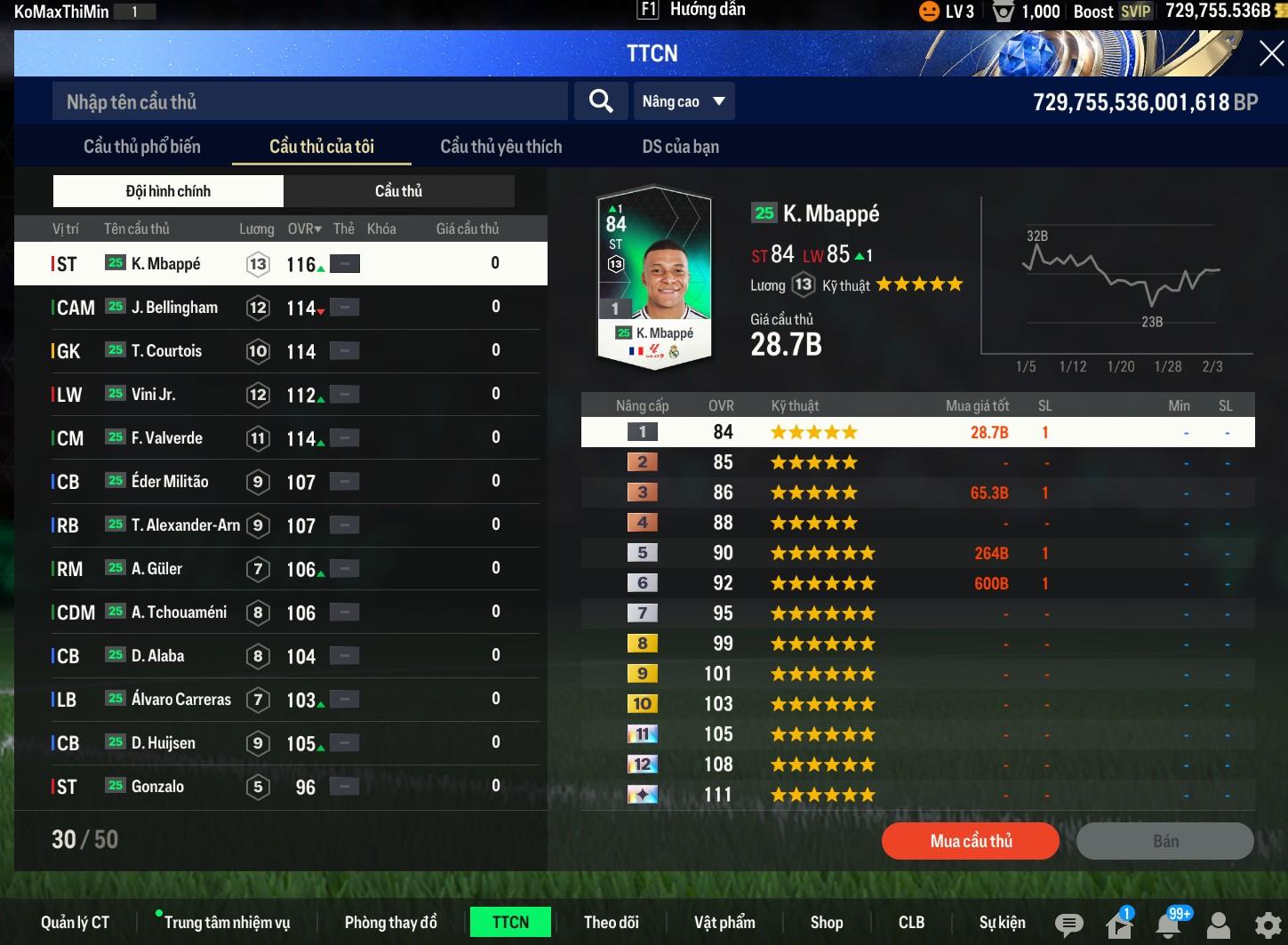This screenshot has height=945, width=1288.
Task: Click the magnifying glass search button
Action: pos(601,101)
